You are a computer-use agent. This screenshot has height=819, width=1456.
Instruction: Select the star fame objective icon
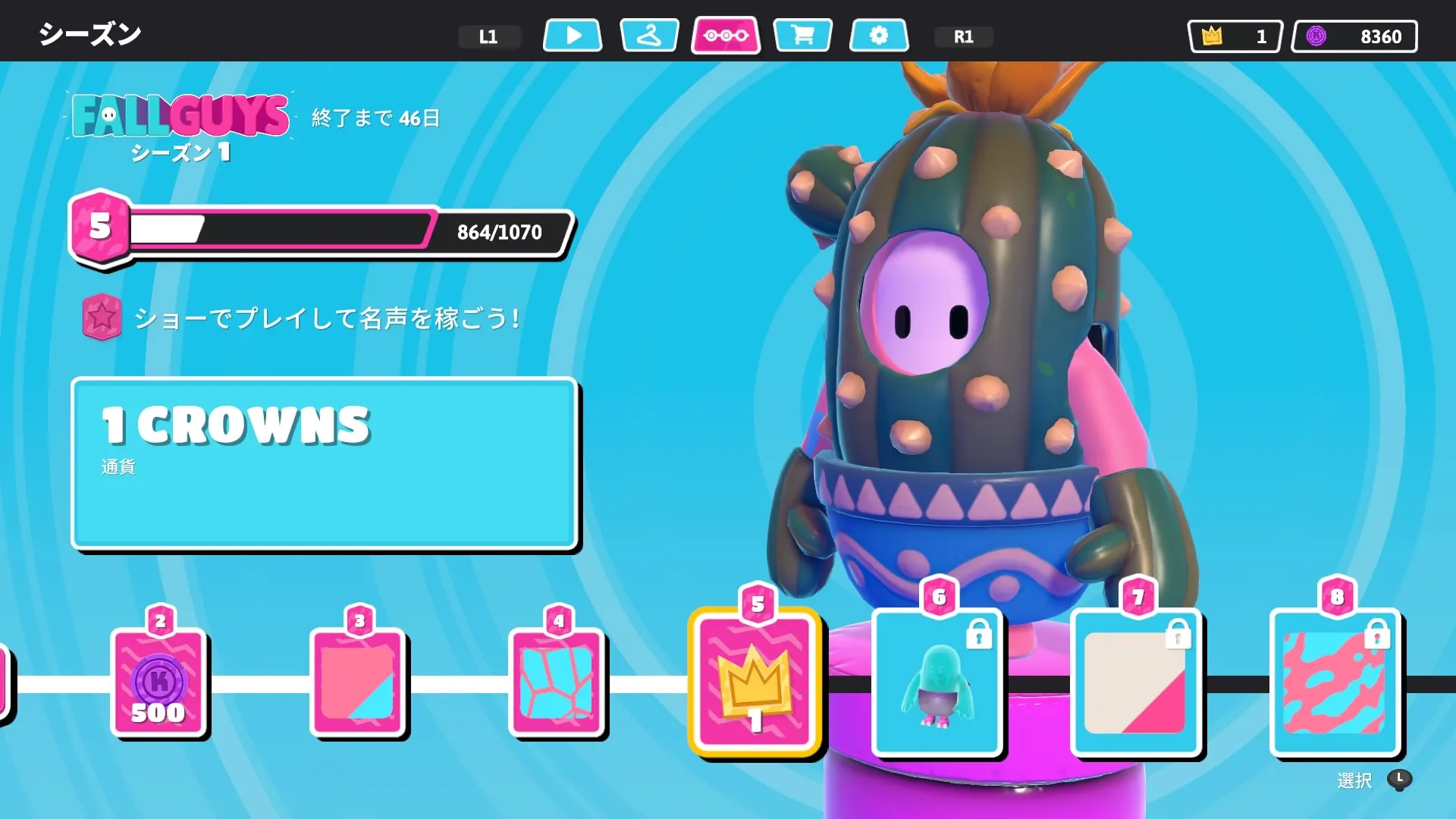coord(102,317)
